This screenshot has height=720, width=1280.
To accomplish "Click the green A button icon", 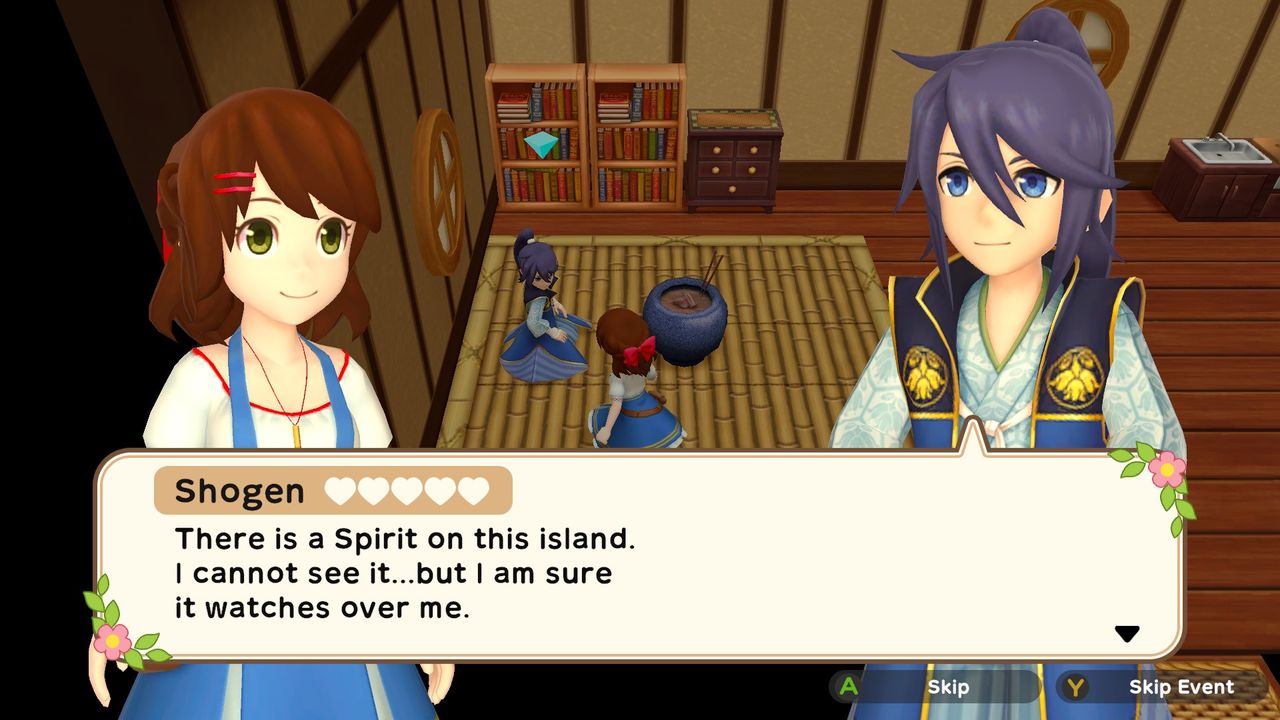I will point(846,687).
